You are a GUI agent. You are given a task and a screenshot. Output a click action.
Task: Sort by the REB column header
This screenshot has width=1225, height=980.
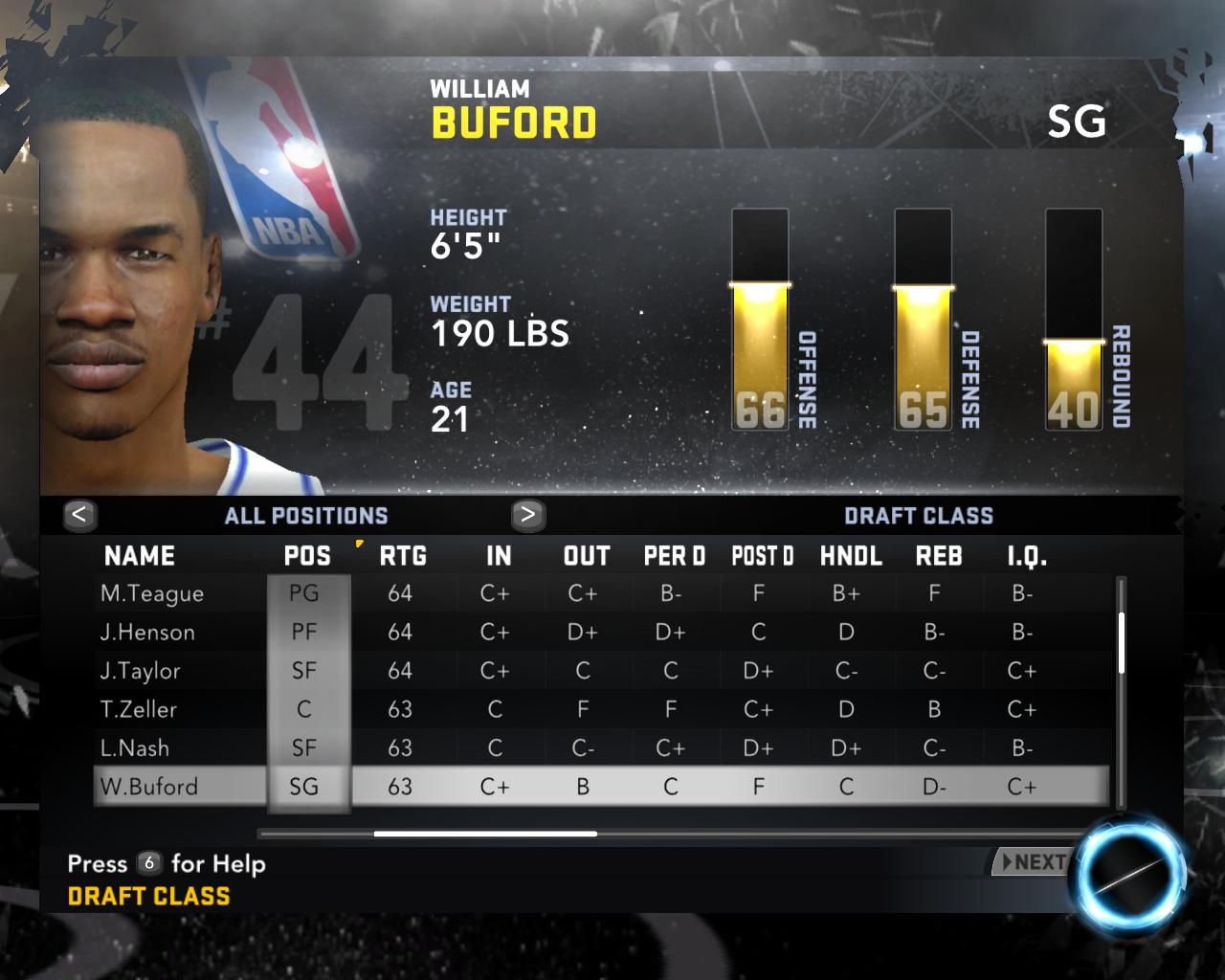coord(939,556)
